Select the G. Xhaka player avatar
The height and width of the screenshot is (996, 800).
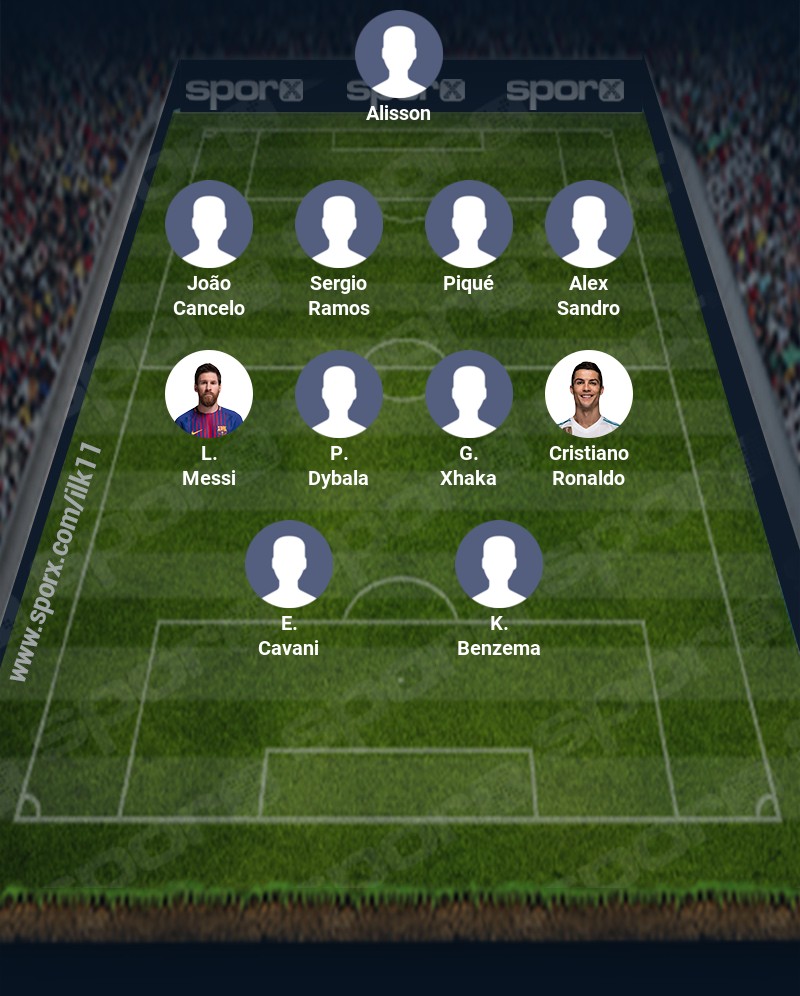pos(469,394)
